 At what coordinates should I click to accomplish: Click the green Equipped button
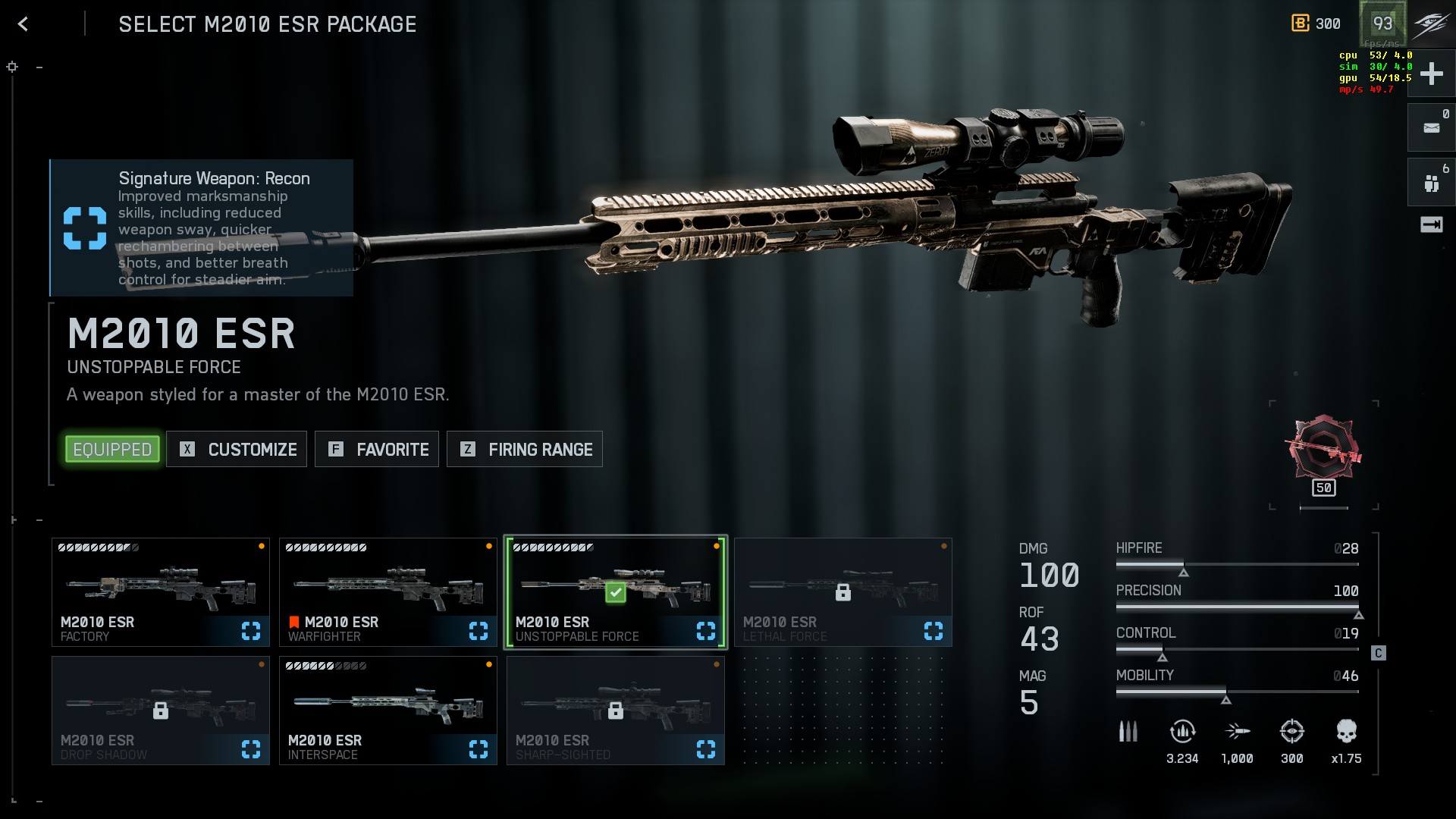[112, 450]
